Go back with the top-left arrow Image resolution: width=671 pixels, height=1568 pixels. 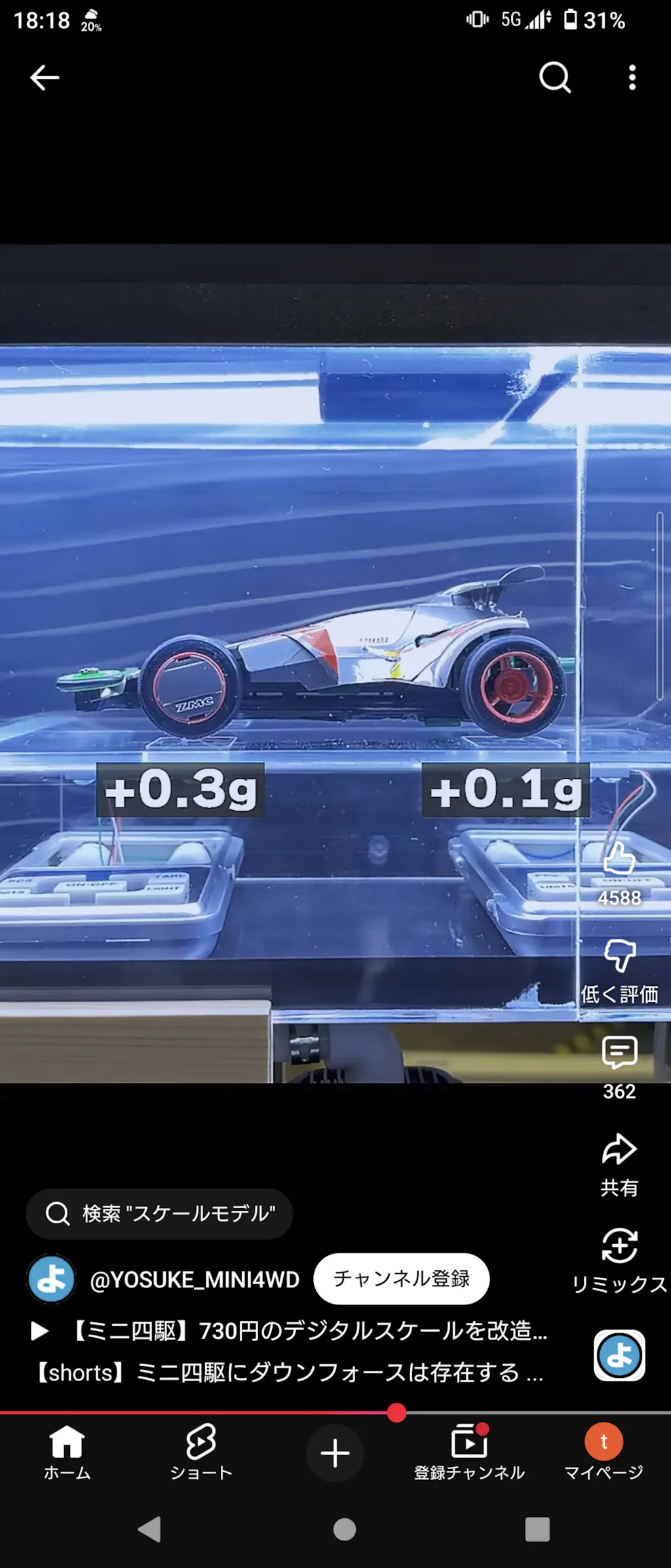tap(45, 77)
